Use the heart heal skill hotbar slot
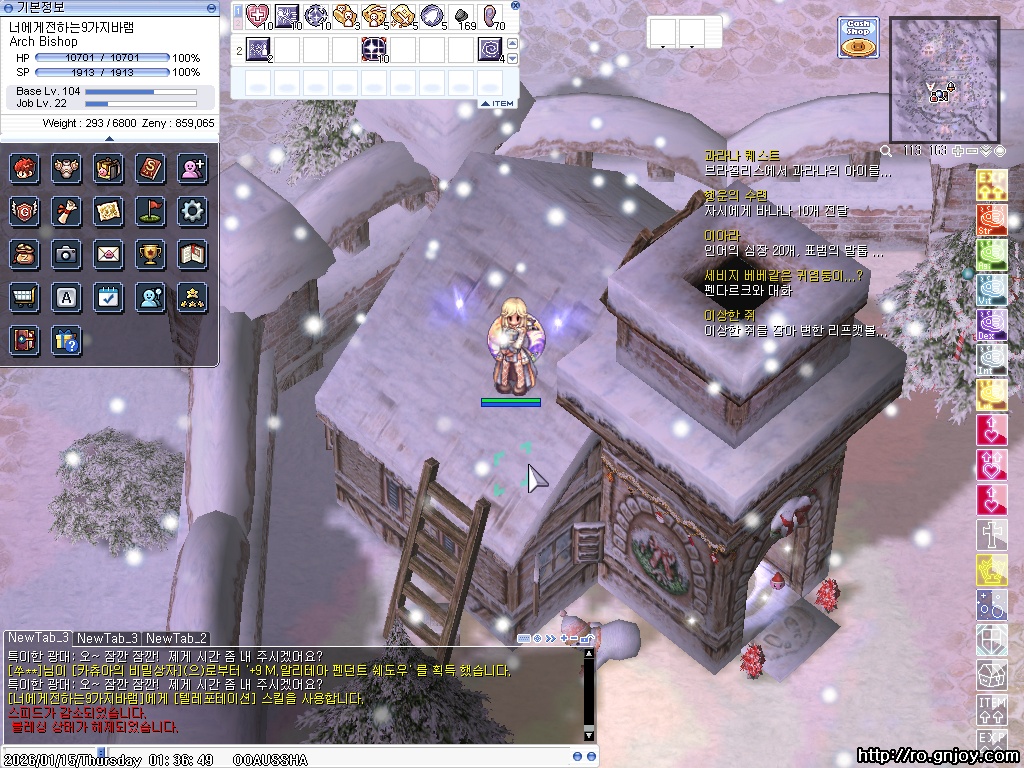 tap(258, 16)
